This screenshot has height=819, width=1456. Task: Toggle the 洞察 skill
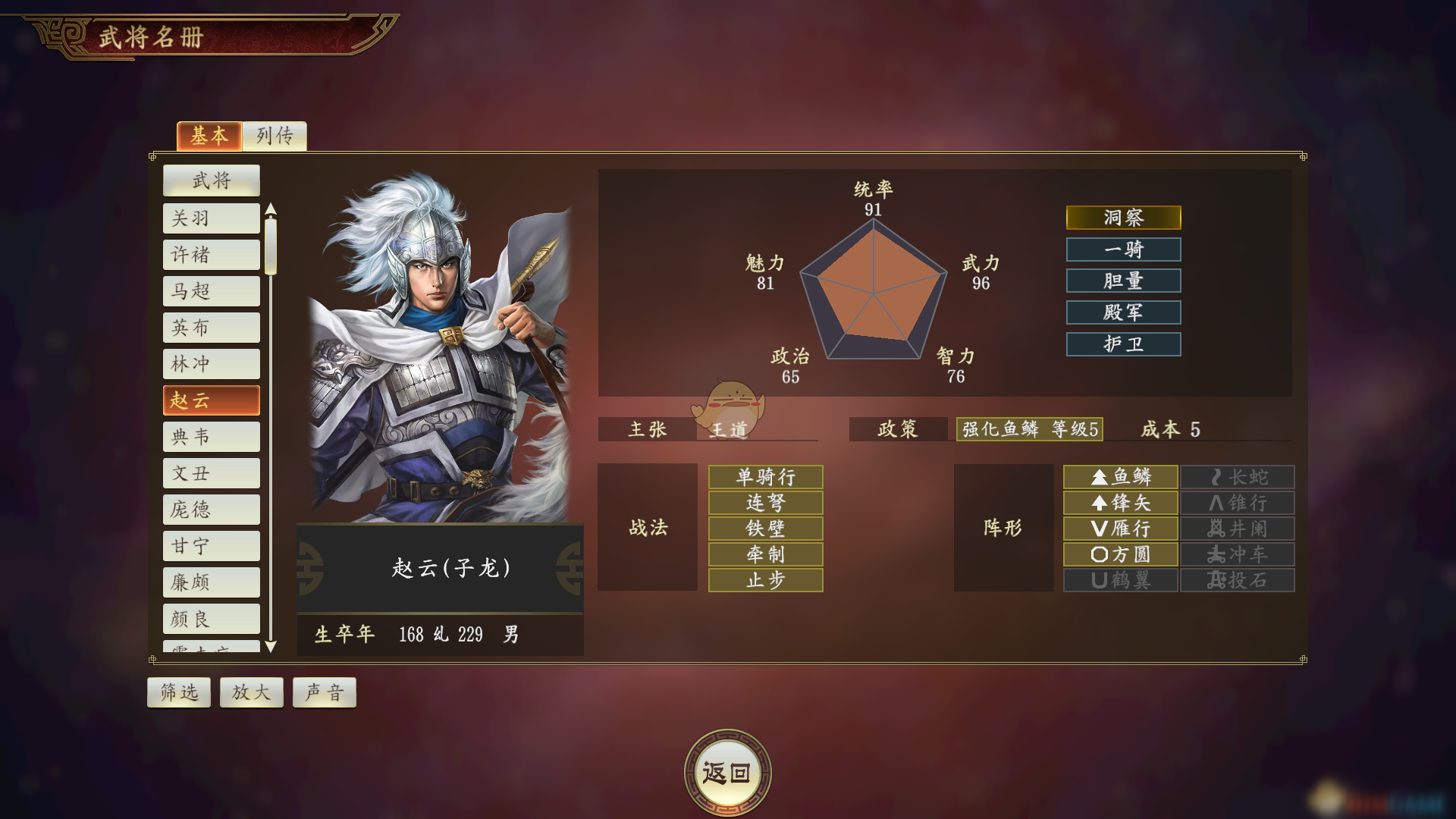tap(1124, 218)
